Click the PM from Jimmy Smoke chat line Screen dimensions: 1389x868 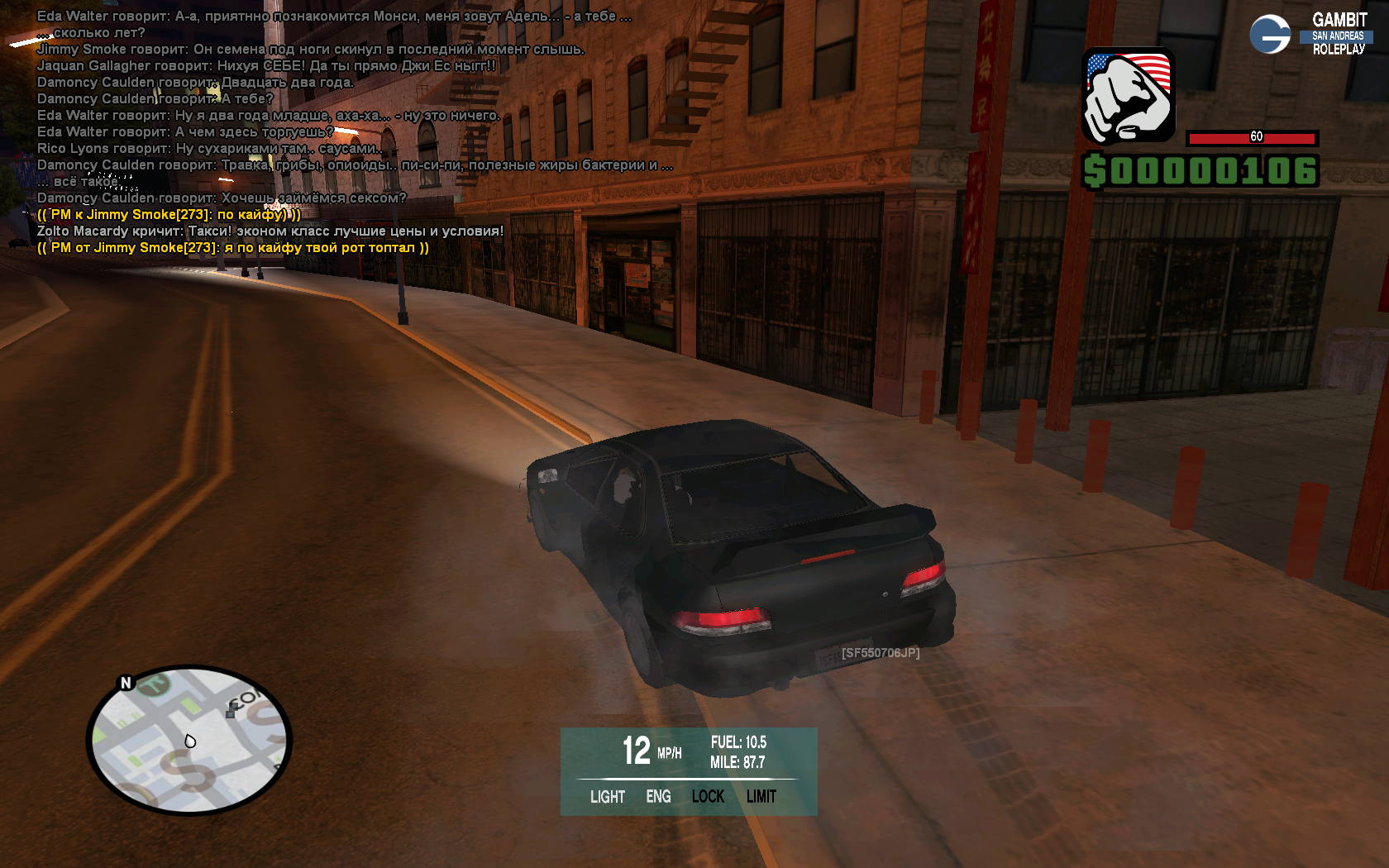click(x=233, y=248)
